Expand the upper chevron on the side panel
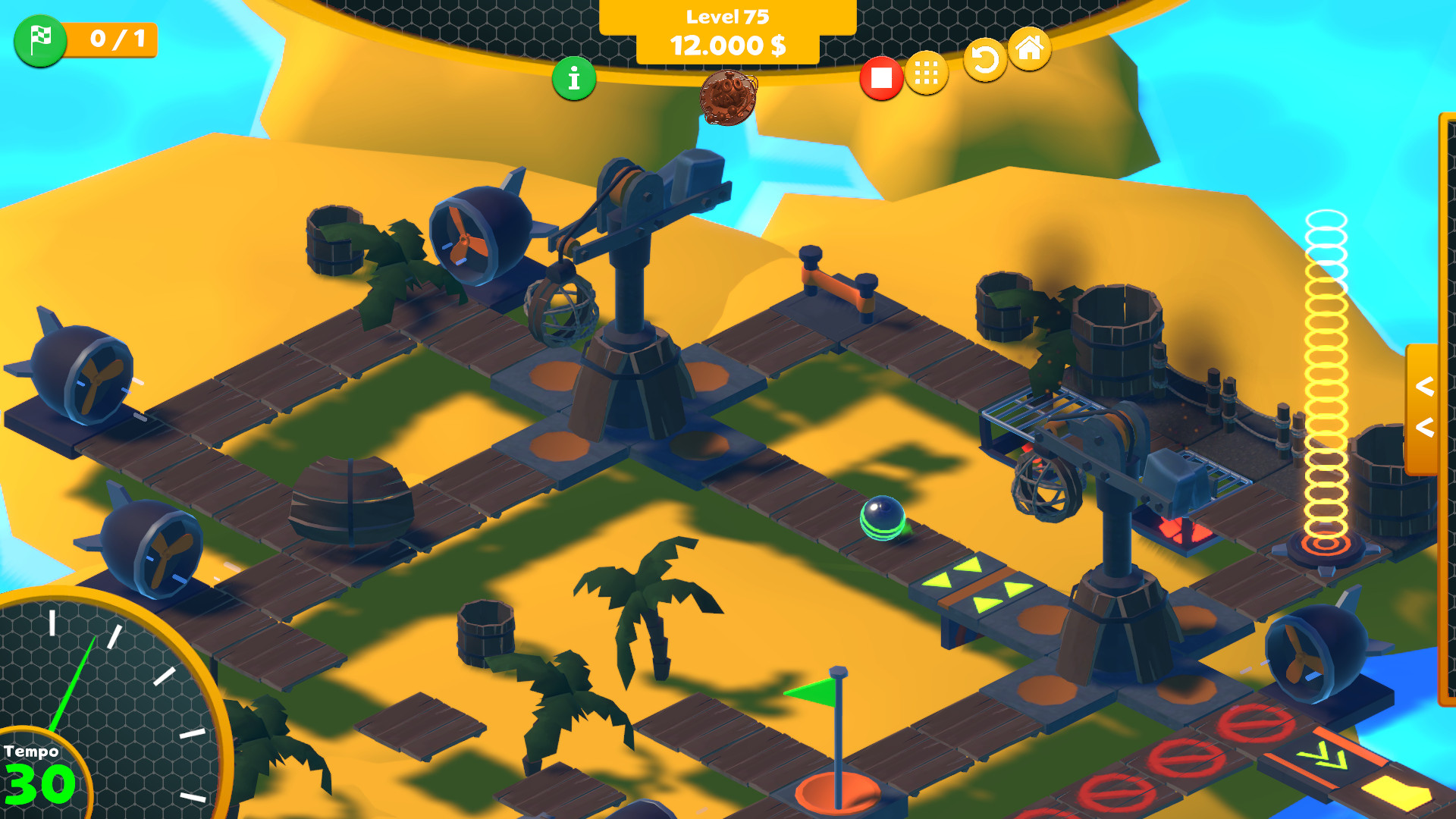1456x819 pixels. (x=1424, y=387)
